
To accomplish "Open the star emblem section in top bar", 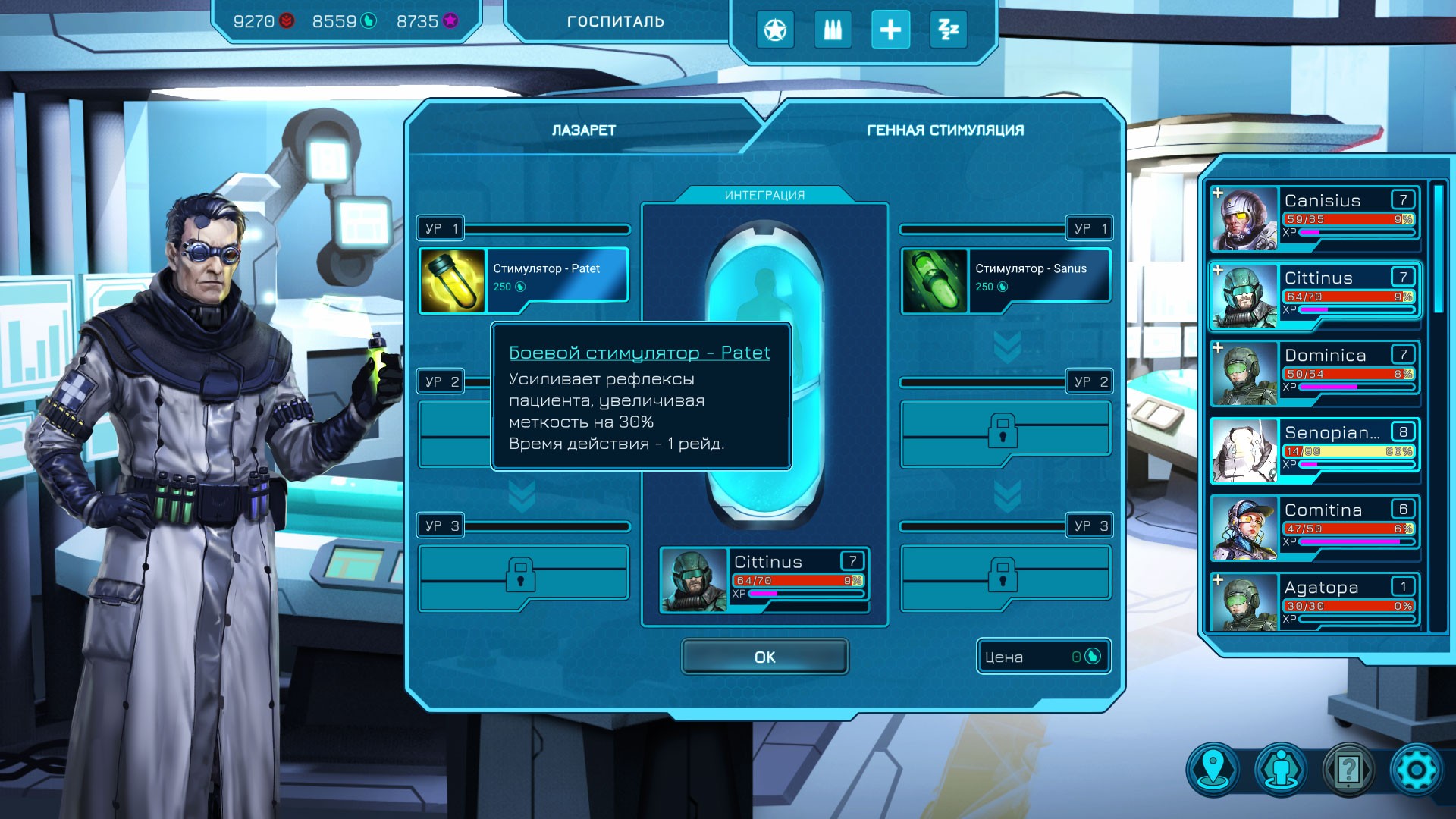I will 774,30.
